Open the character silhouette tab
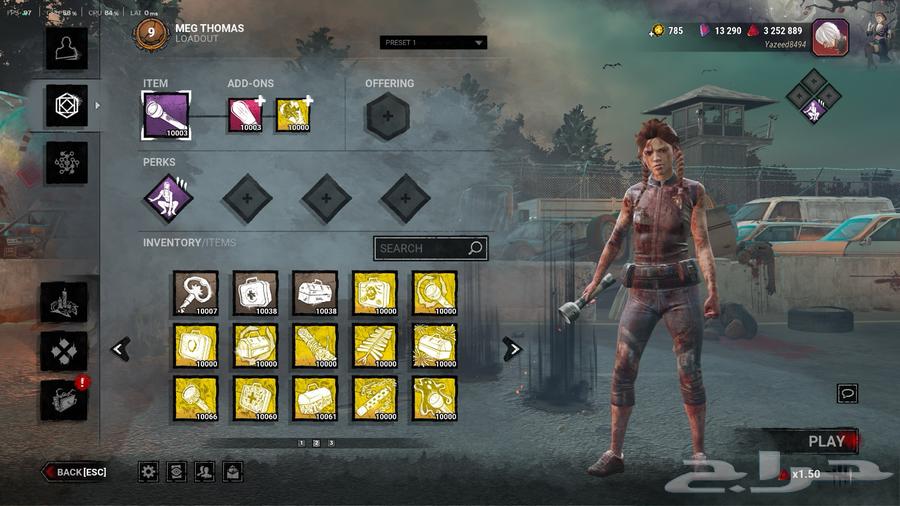The image size is (900, 506). point(67,48)
